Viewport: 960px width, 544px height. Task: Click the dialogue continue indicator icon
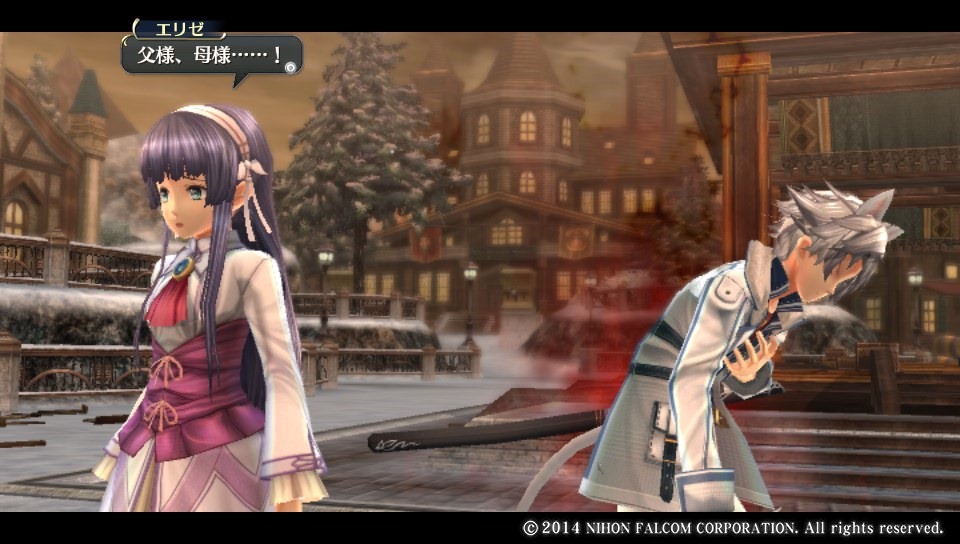point(290,67)
